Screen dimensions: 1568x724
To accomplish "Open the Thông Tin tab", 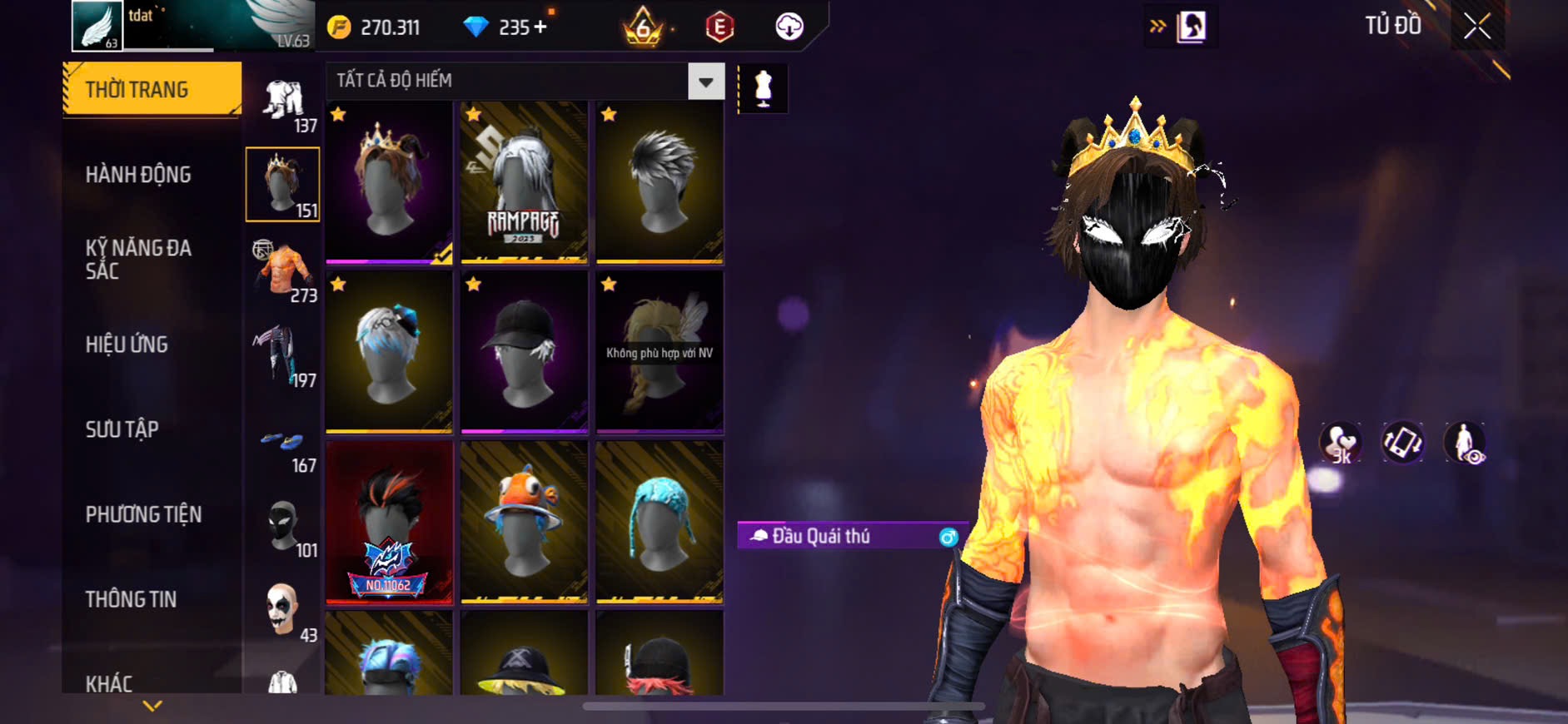I will tap(131, 599).
